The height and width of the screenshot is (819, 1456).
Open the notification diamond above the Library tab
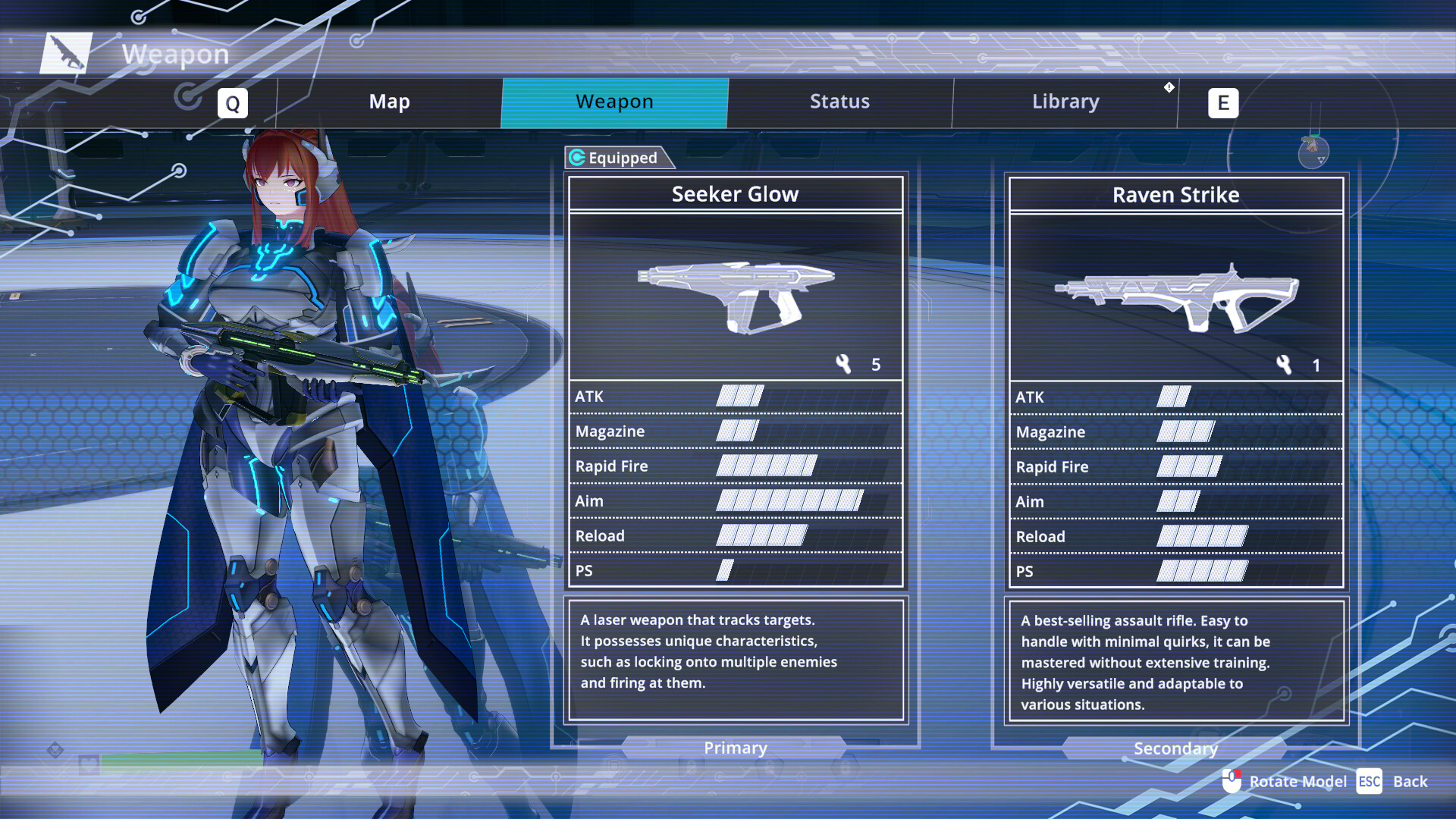(1169, 88)
